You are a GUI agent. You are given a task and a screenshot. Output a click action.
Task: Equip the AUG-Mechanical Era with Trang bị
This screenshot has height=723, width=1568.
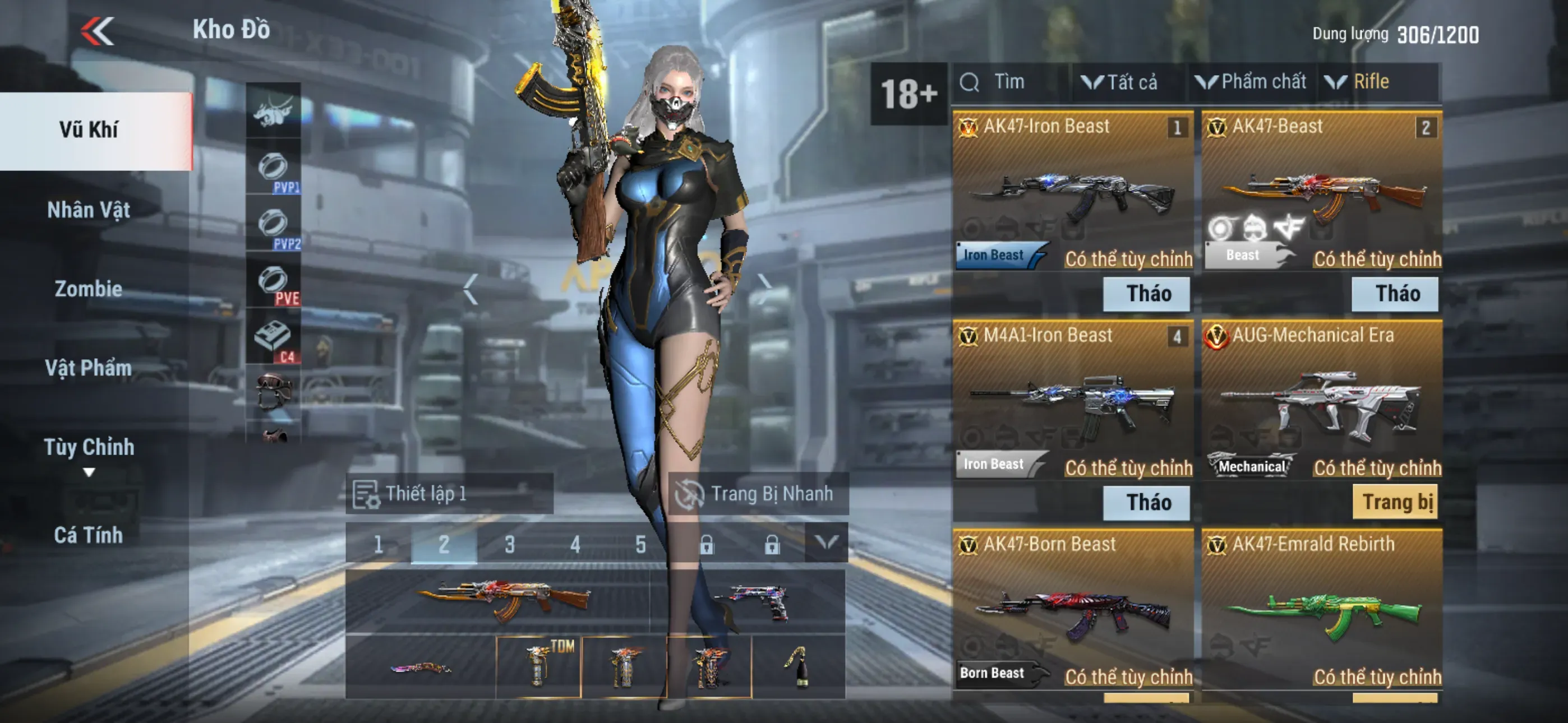click(1396, 502)
